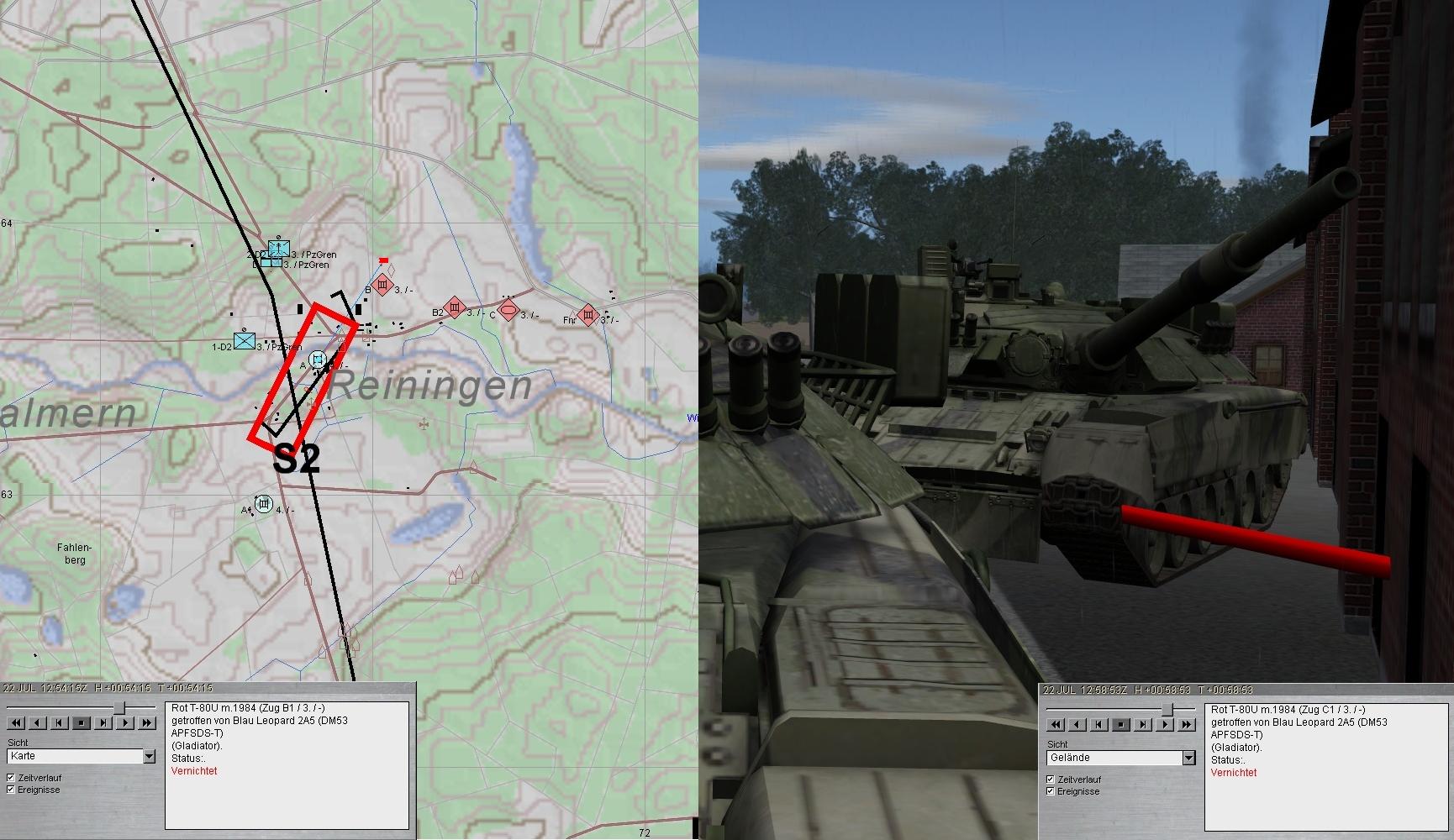Uncheck Zeitverlauf in the Gelände panel

1051,780
